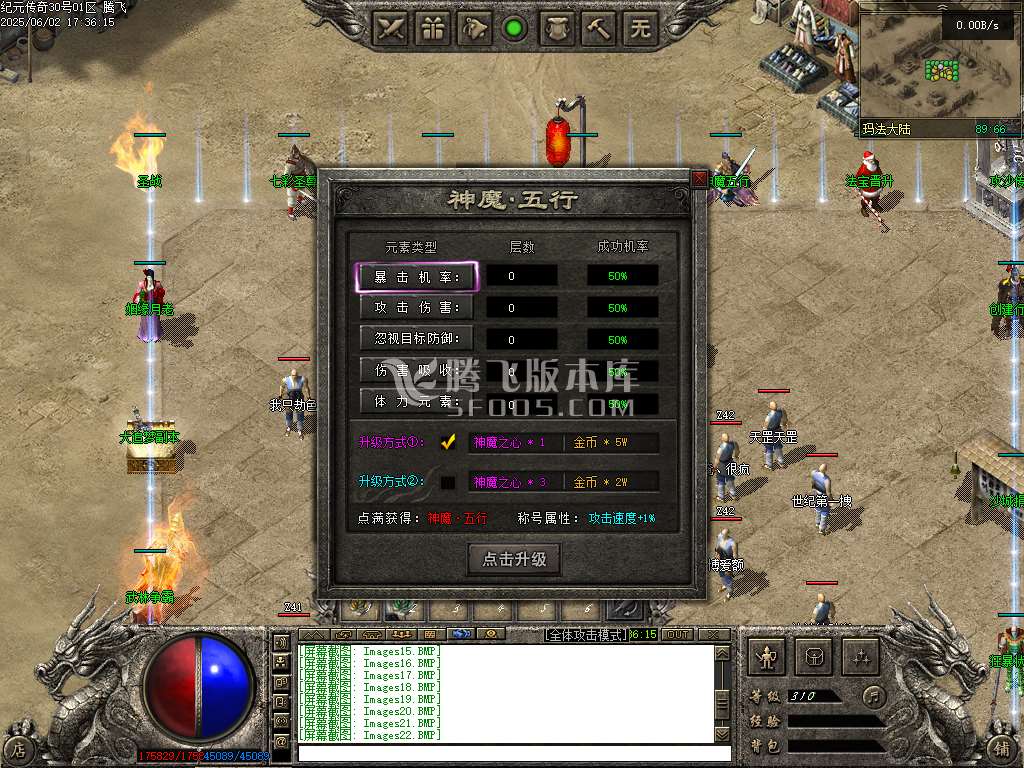
Task: Open the crossed swords top menu icon
Action: click(x=391, y=28)
